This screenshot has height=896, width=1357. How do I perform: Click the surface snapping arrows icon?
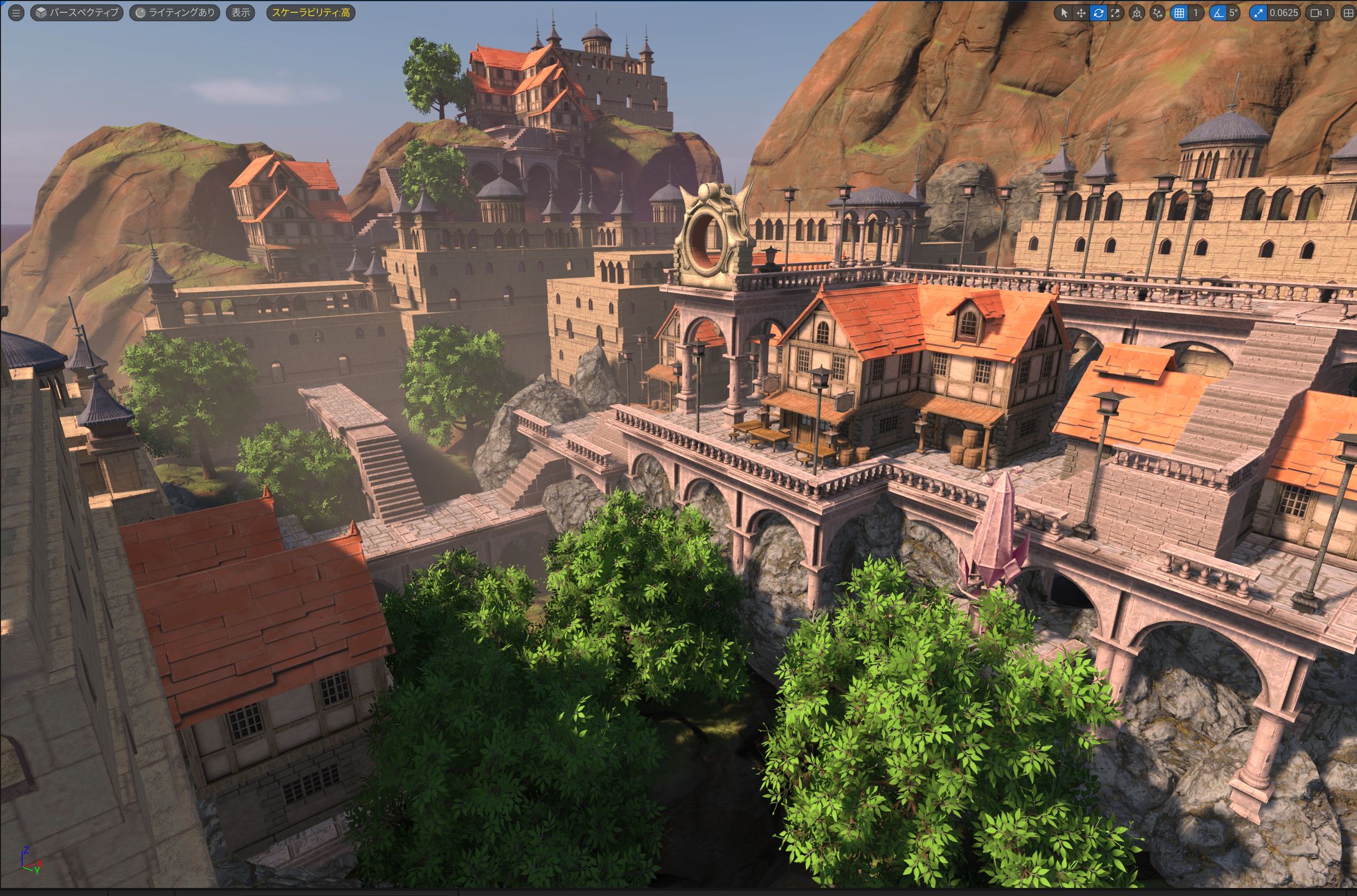[1158, 13]
